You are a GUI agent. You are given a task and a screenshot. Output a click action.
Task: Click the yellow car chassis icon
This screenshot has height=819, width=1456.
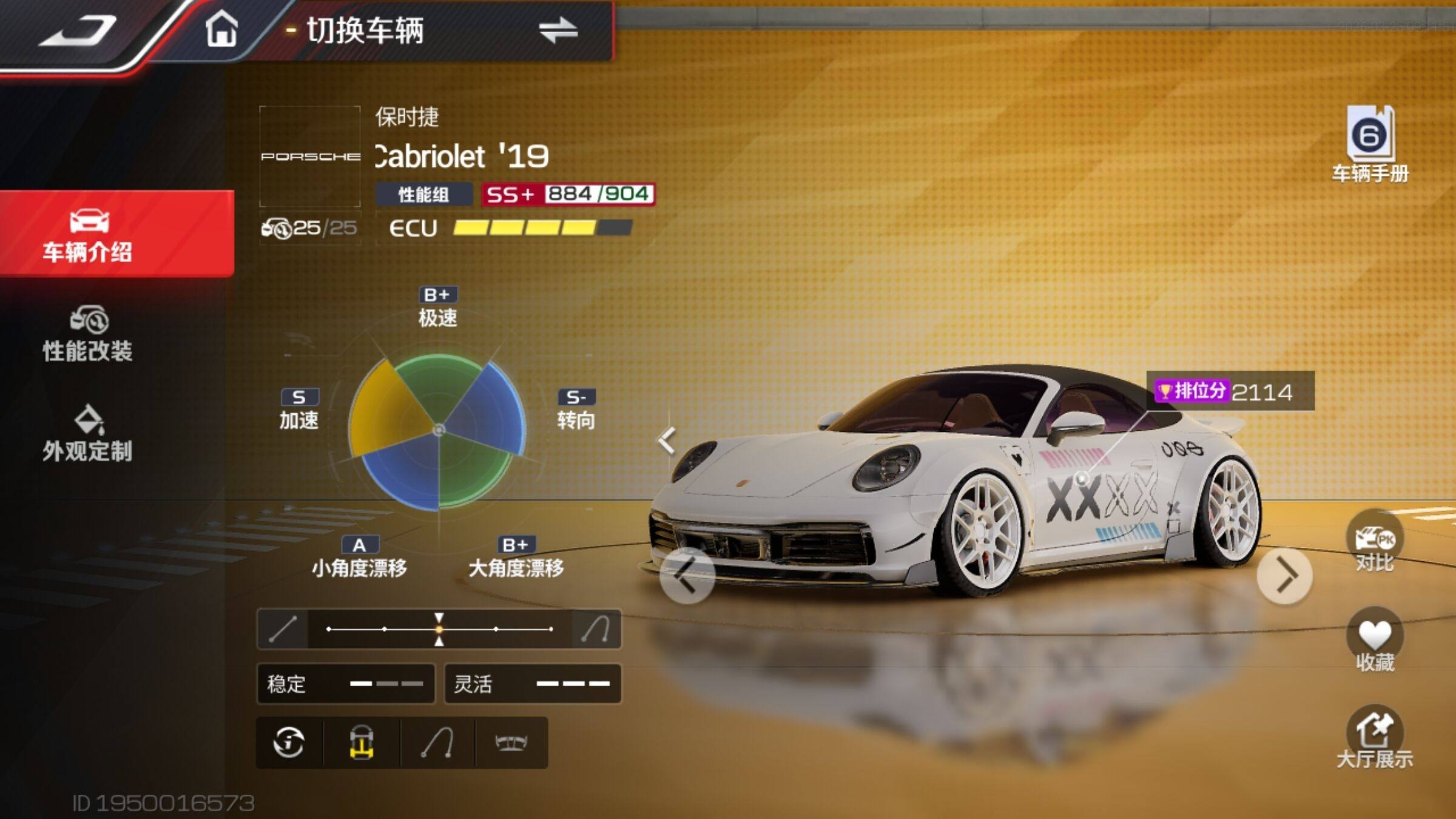coord(362,743)
